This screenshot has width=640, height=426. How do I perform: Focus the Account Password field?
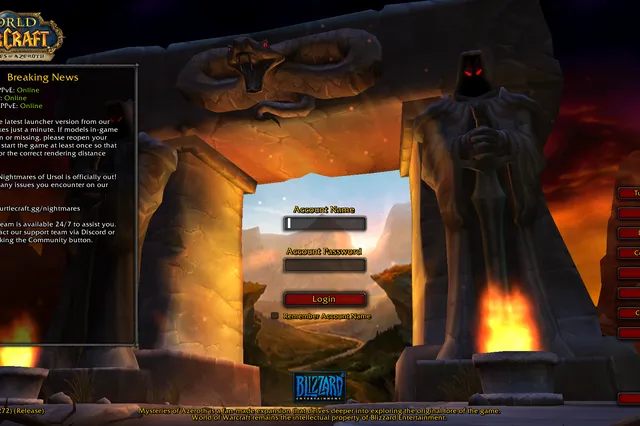point(325,266)
